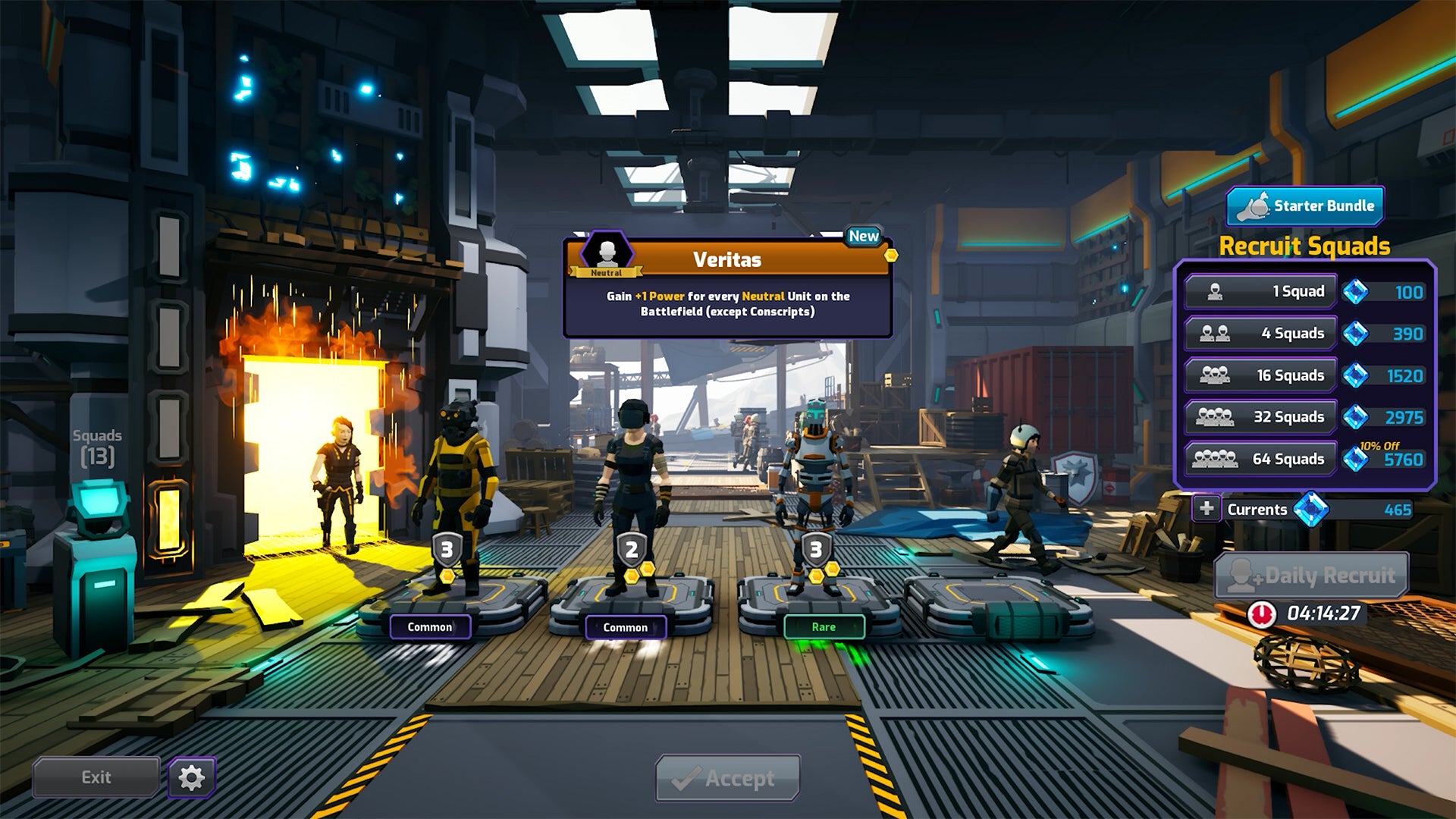Toggle the second Common squad selection
The width and height of the screenshot is (1456, 819).
tap(626, 627)
